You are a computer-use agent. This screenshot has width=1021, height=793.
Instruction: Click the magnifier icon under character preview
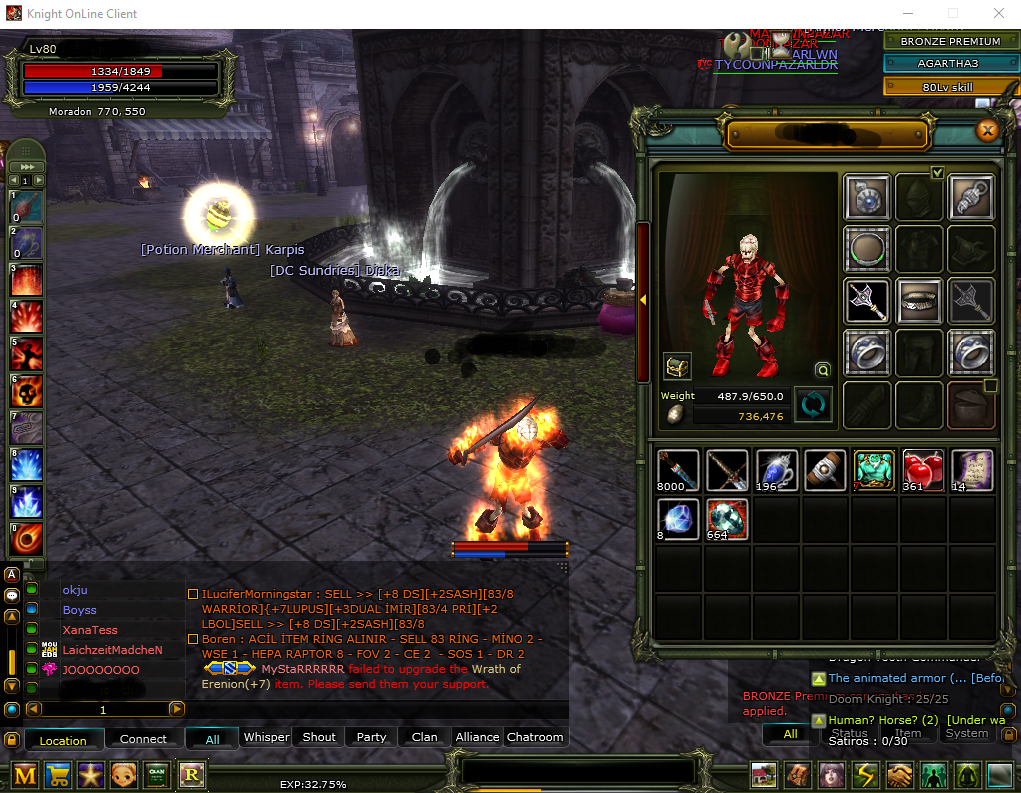[x=822, y=369]
